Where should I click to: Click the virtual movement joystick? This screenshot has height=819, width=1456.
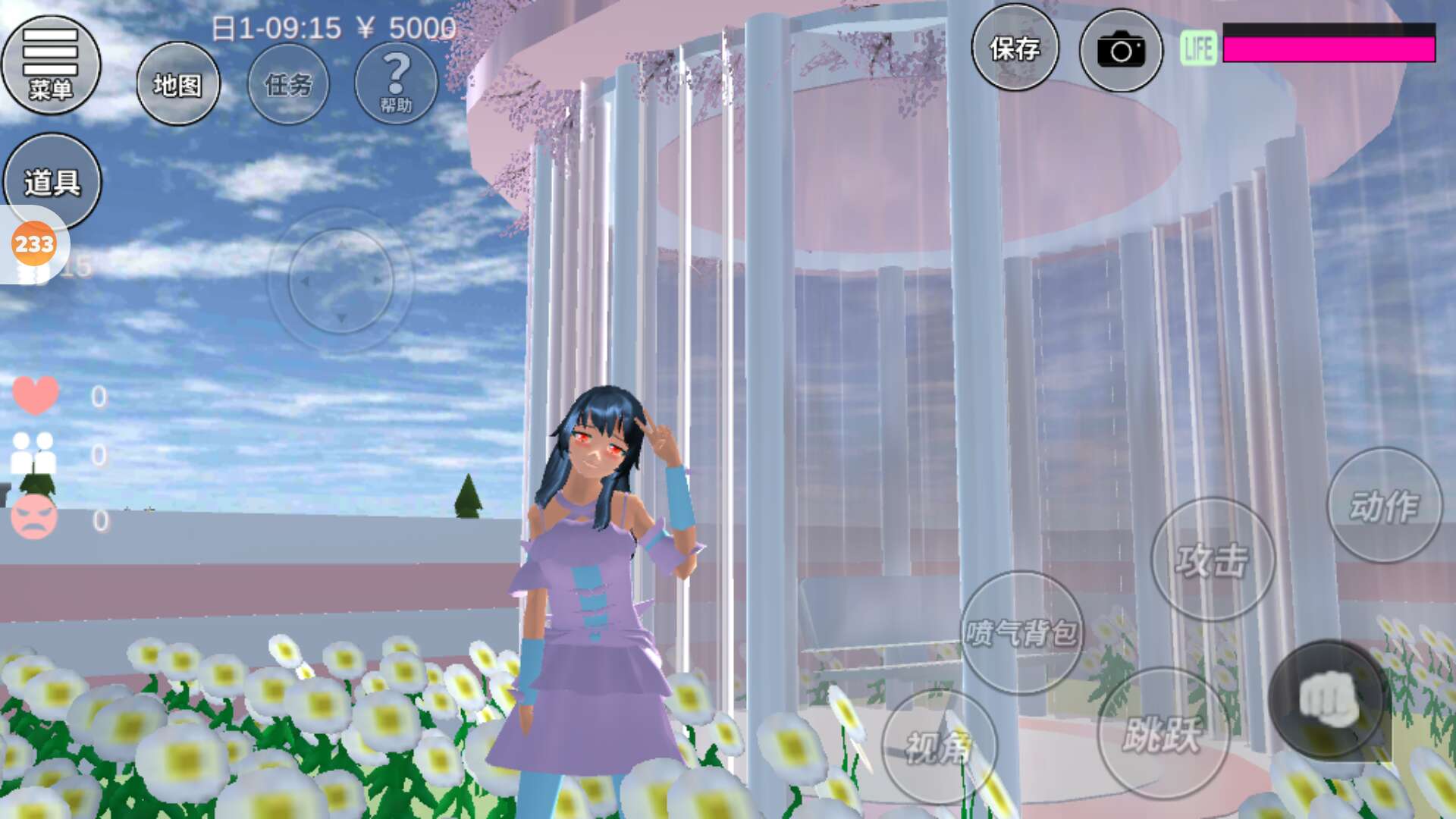[340, 281]
